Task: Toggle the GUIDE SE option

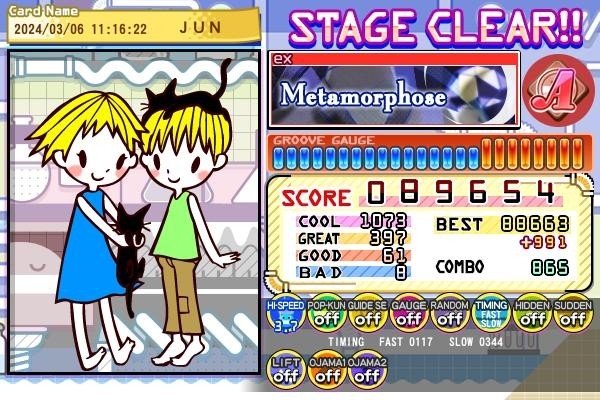Action: coord(367,315)
